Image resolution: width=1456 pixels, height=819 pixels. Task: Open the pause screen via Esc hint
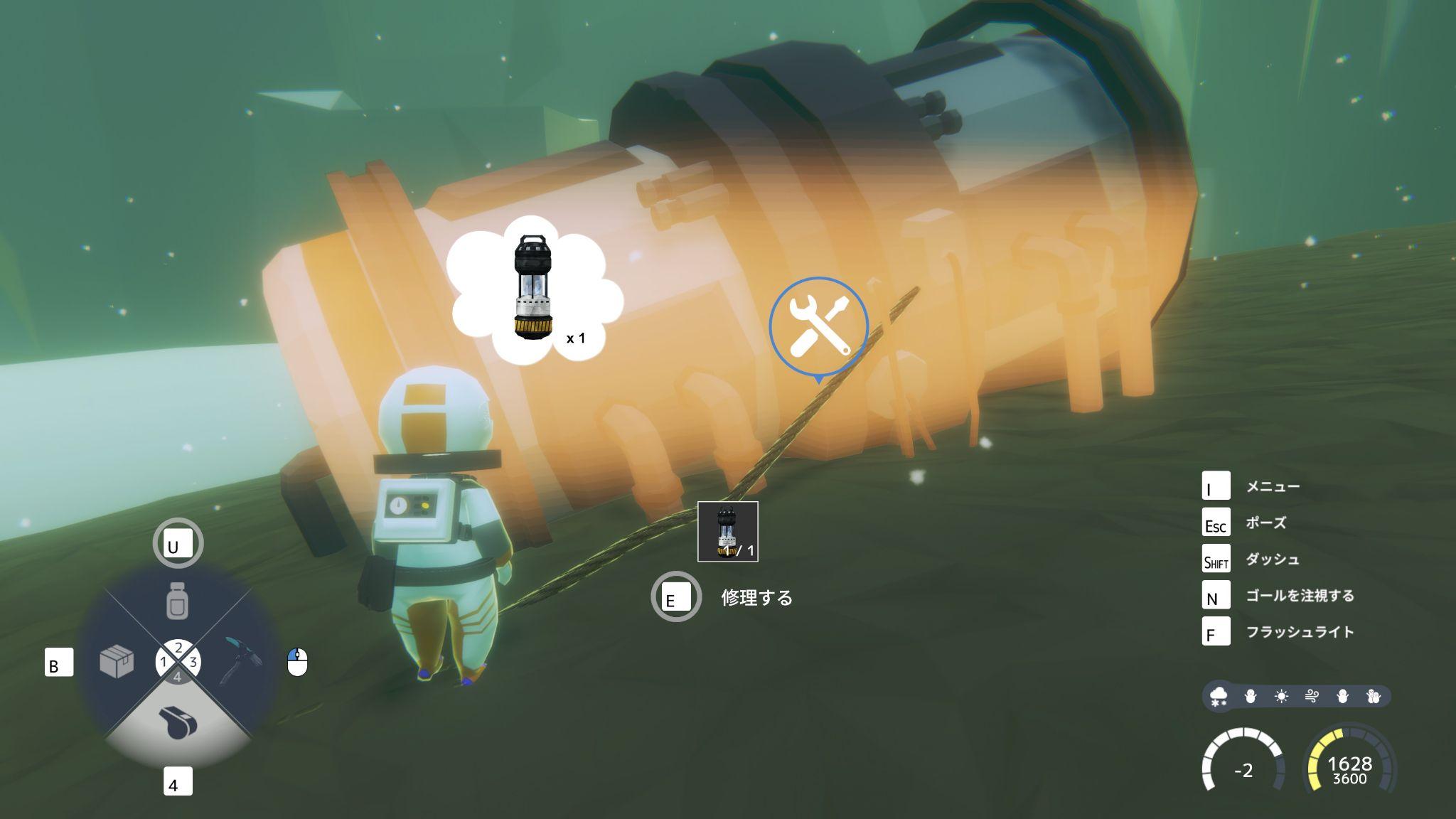coord(1217,523)
